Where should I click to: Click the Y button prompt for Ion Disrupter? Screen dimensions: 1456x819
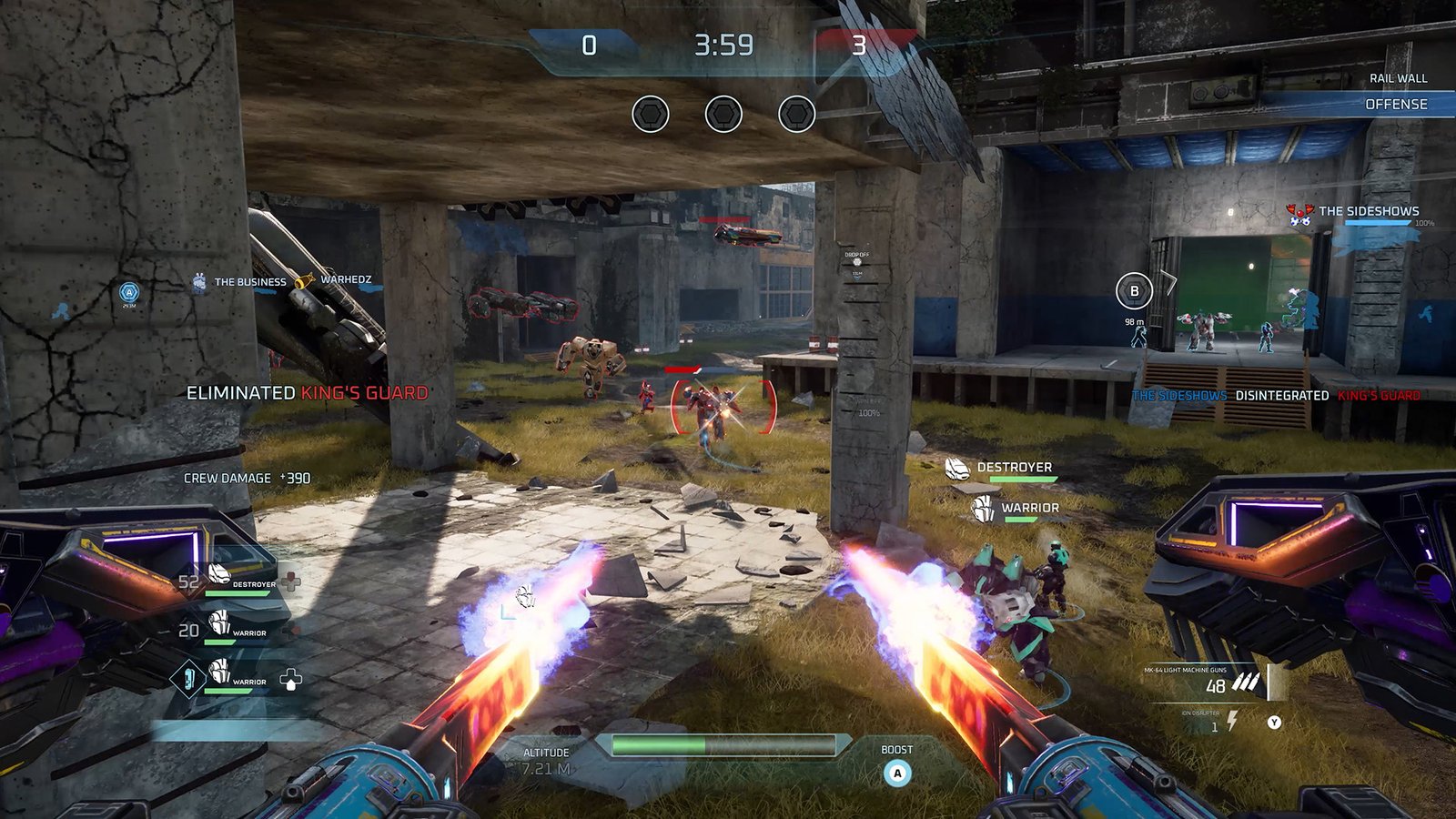click(1274, 720)
